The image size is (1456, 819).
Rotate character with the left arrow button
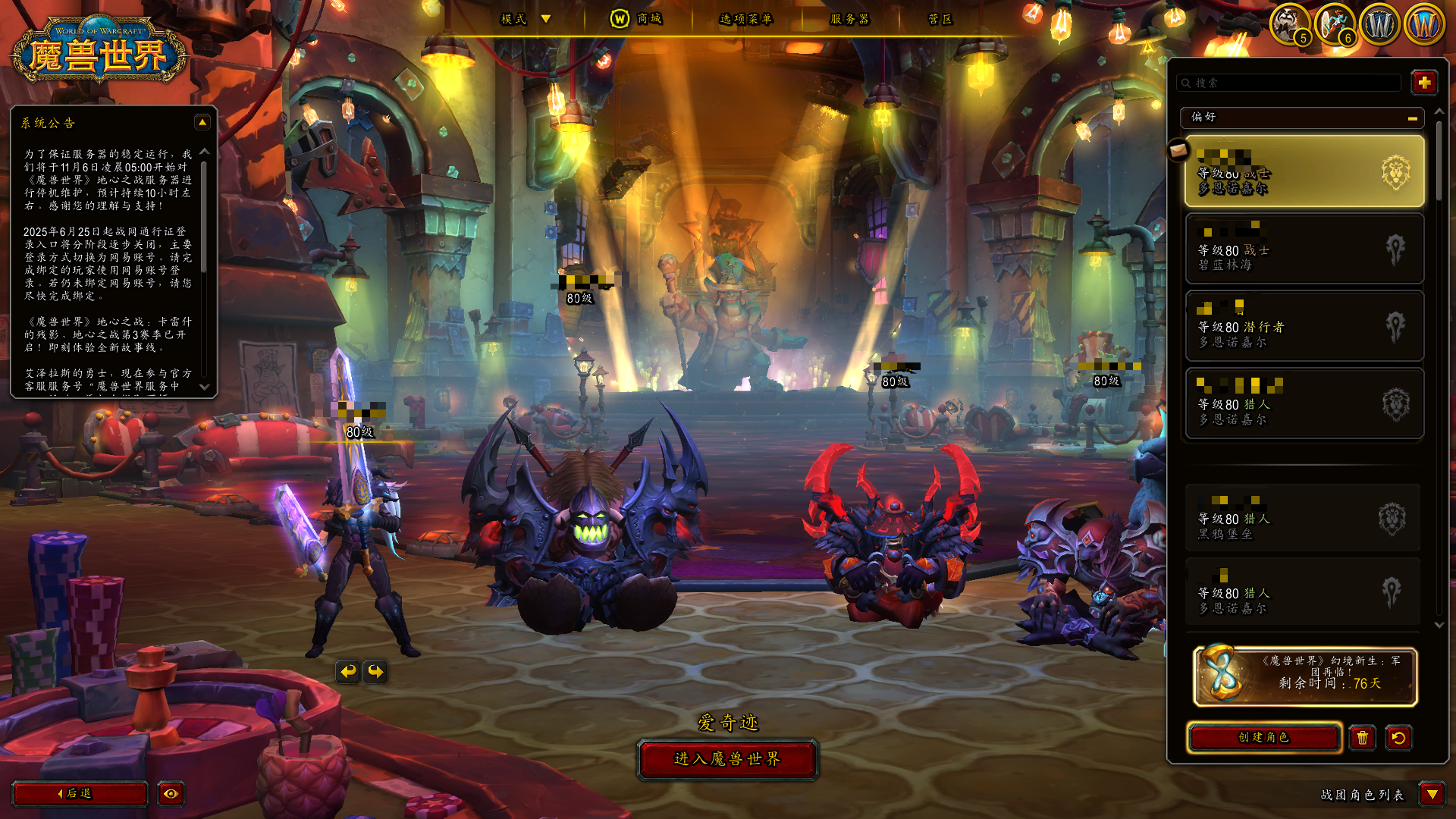348,671
